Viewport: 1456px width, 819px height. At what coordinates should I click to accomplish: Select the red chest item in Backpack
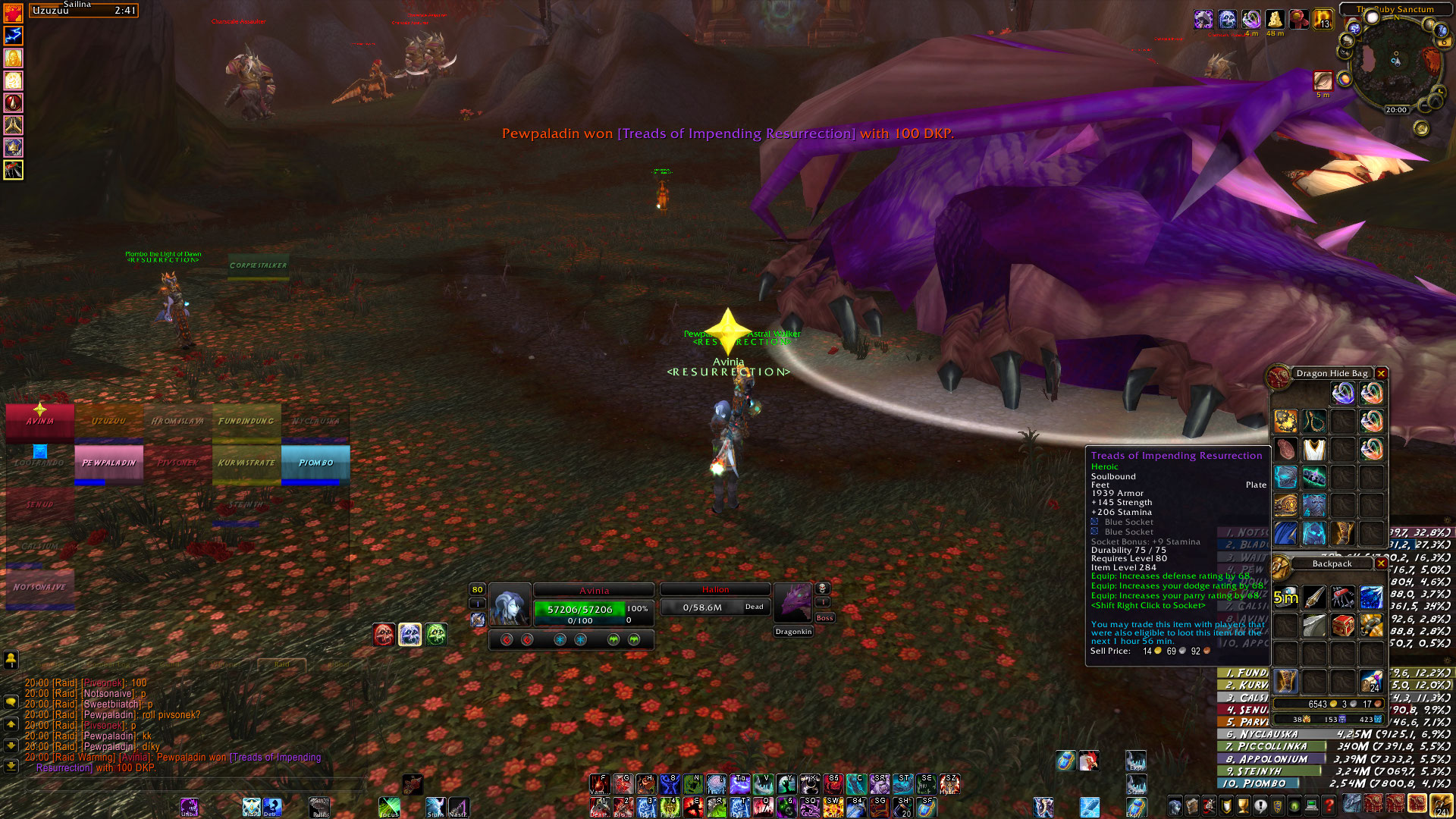click(x=1343, y=626)
